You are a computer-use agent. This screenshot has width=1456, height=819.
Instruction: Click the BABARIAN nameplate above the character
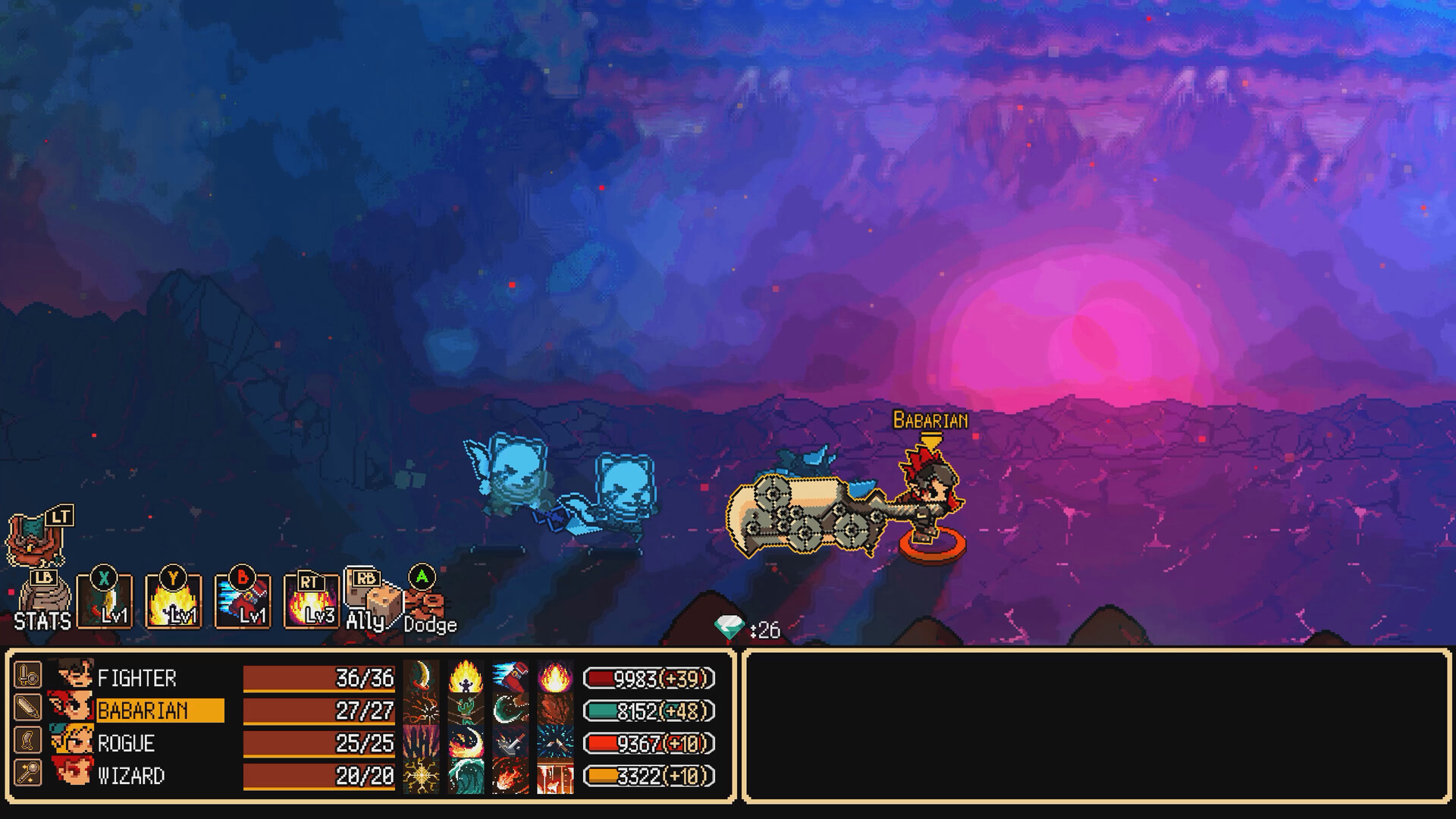[930, 418]
